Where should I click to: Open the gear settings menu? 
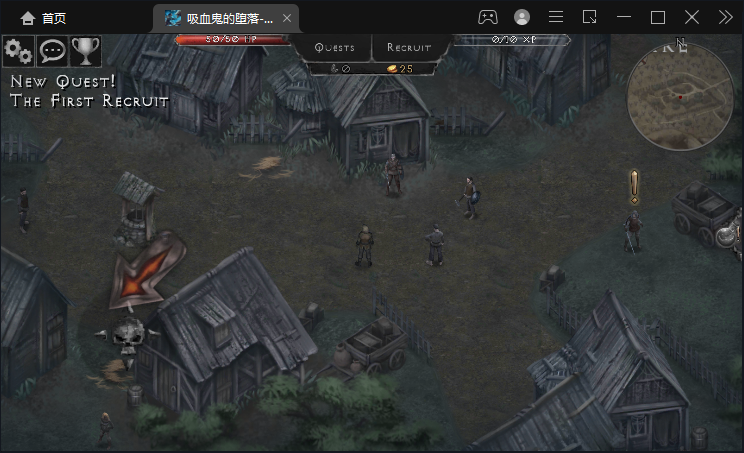[19, 51]
